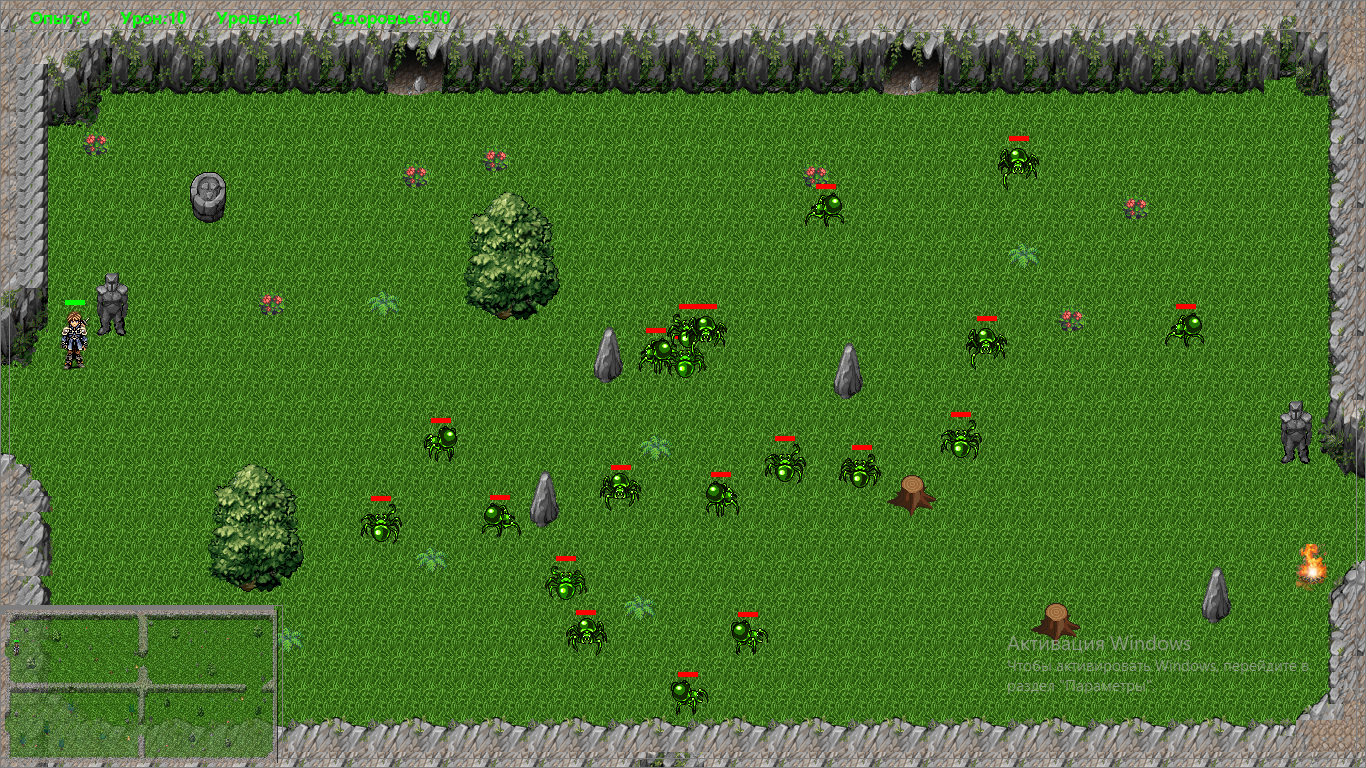Click the player's green health bar
The width and height of the screenshot is (1366, 768).
[x=73, y=300]
